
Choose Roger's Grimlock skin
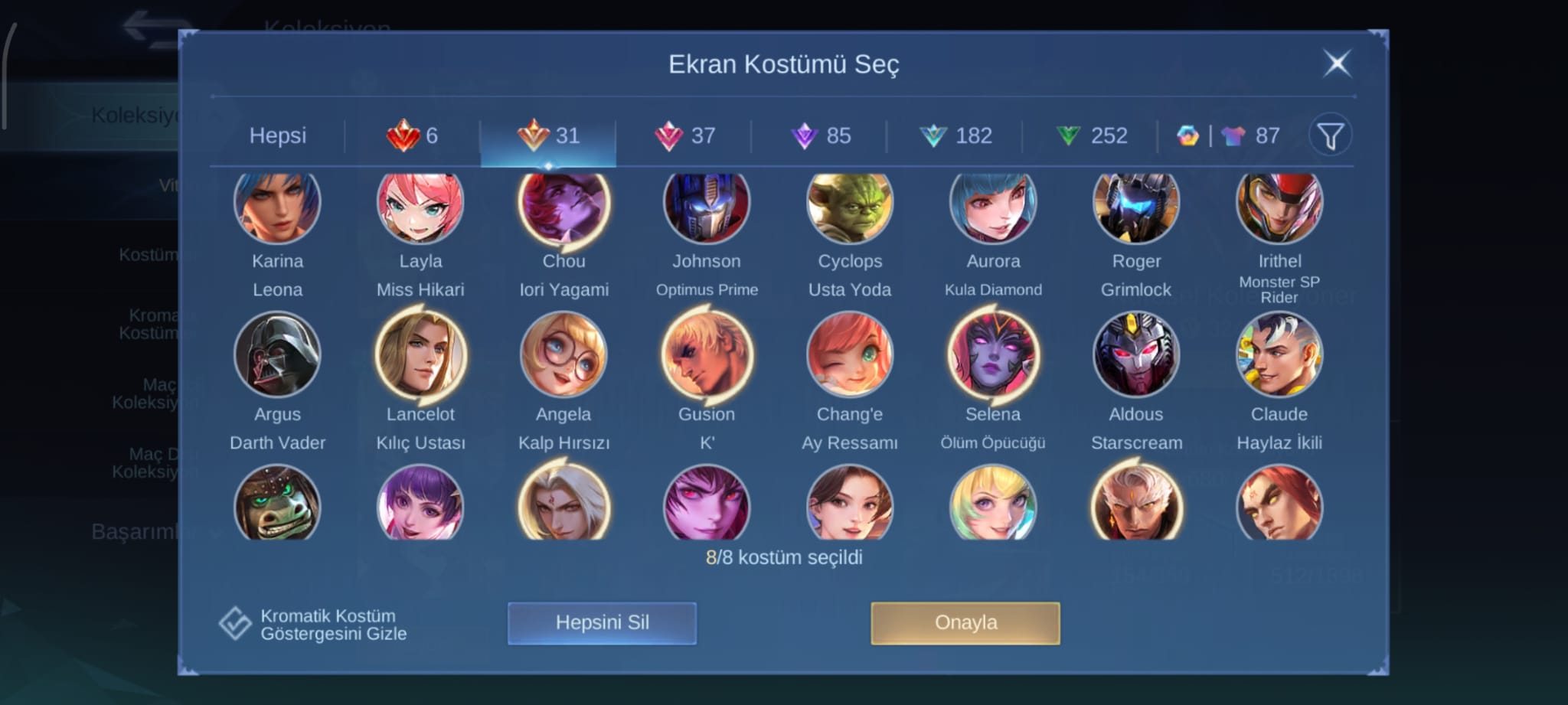point(1135,207)
